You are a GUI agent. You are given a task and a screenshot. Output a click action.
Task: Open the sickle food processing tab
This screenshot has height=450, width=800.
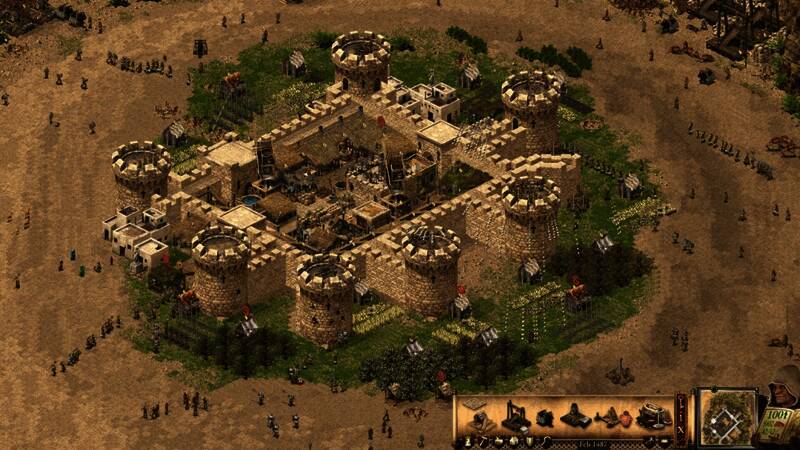546,441
